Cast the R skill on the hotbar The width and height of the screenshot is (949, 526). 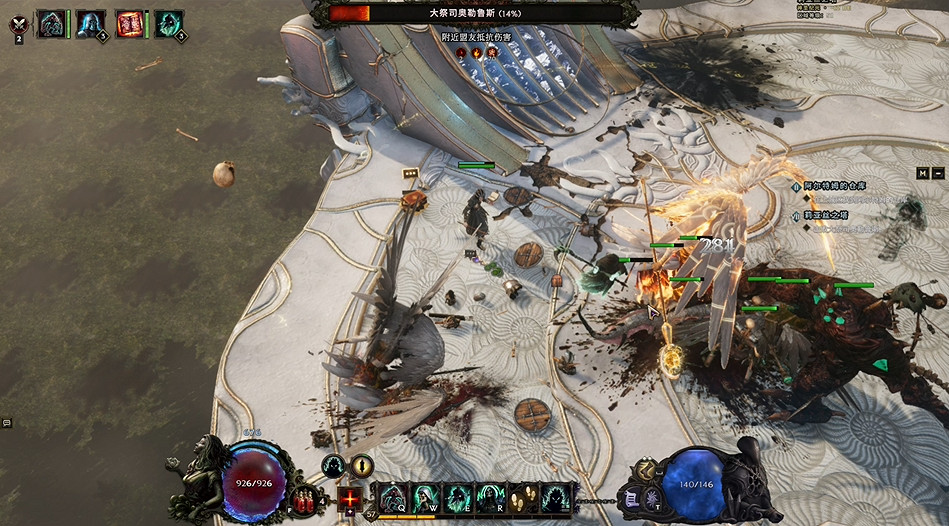coord(490,496)
